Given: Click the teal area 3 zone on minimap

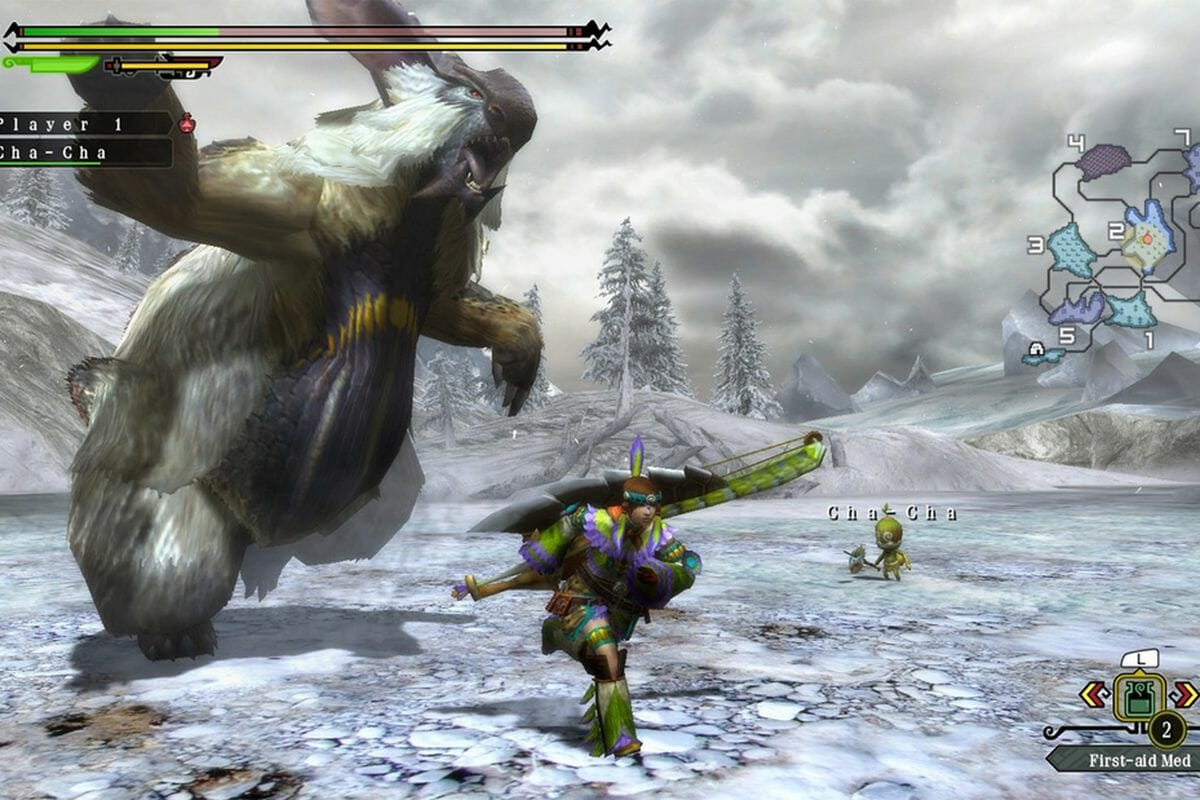Looking at the screenshot, I should (1072, 250).
